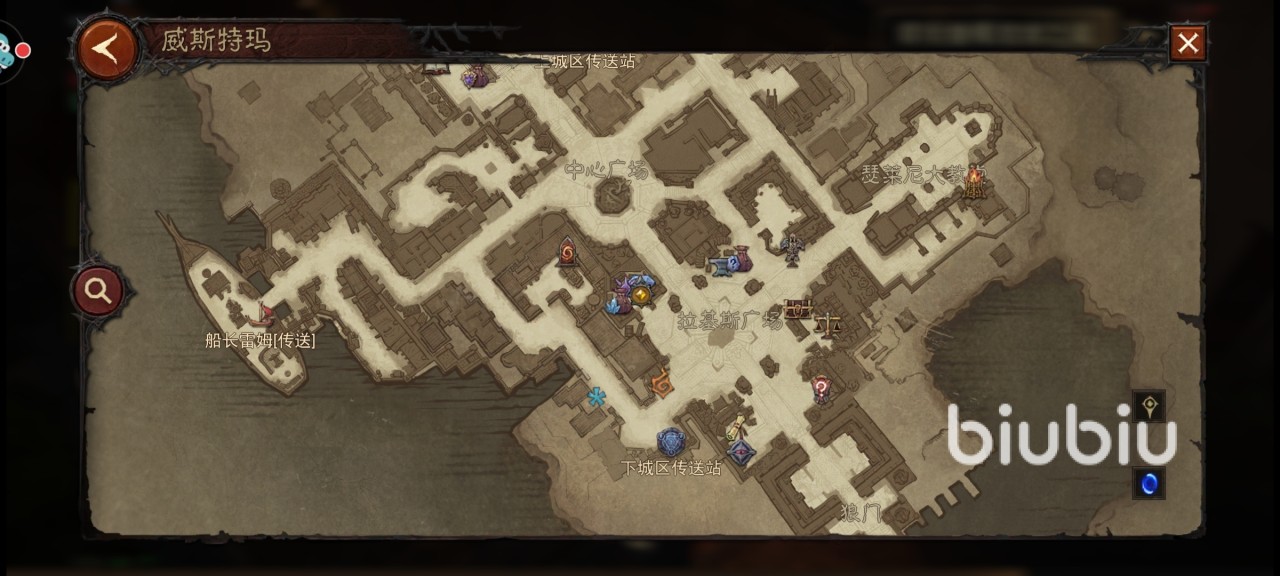Go back with the arrow button
Viewport: 1280px width, 576px height.
pyautogui.click(x=107, y=47)
